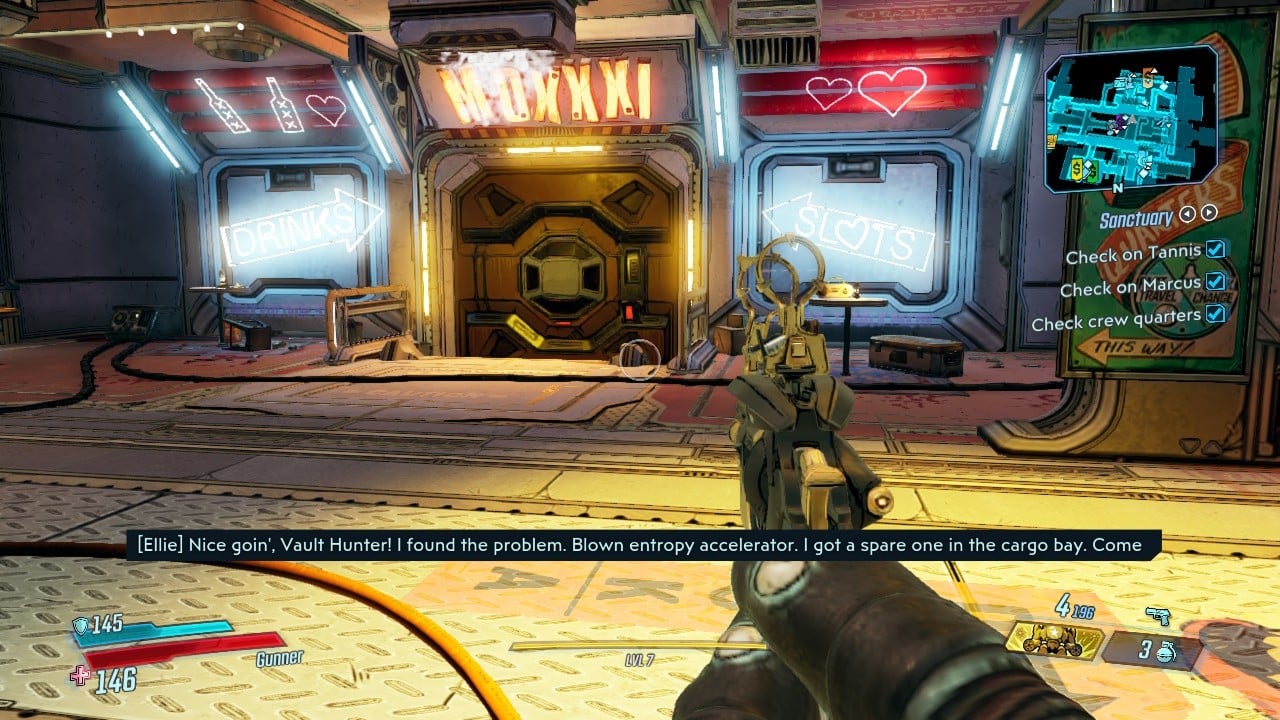
Task: Select the equipped gold weapon icon
Action: point(1053,642)
